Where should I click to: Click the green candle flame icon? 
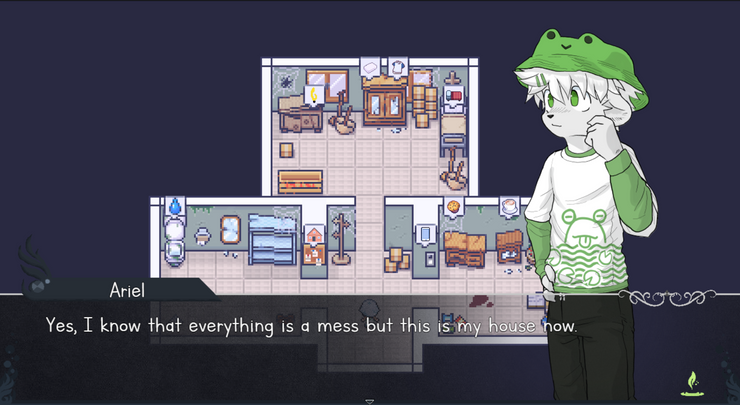point(688,380)
